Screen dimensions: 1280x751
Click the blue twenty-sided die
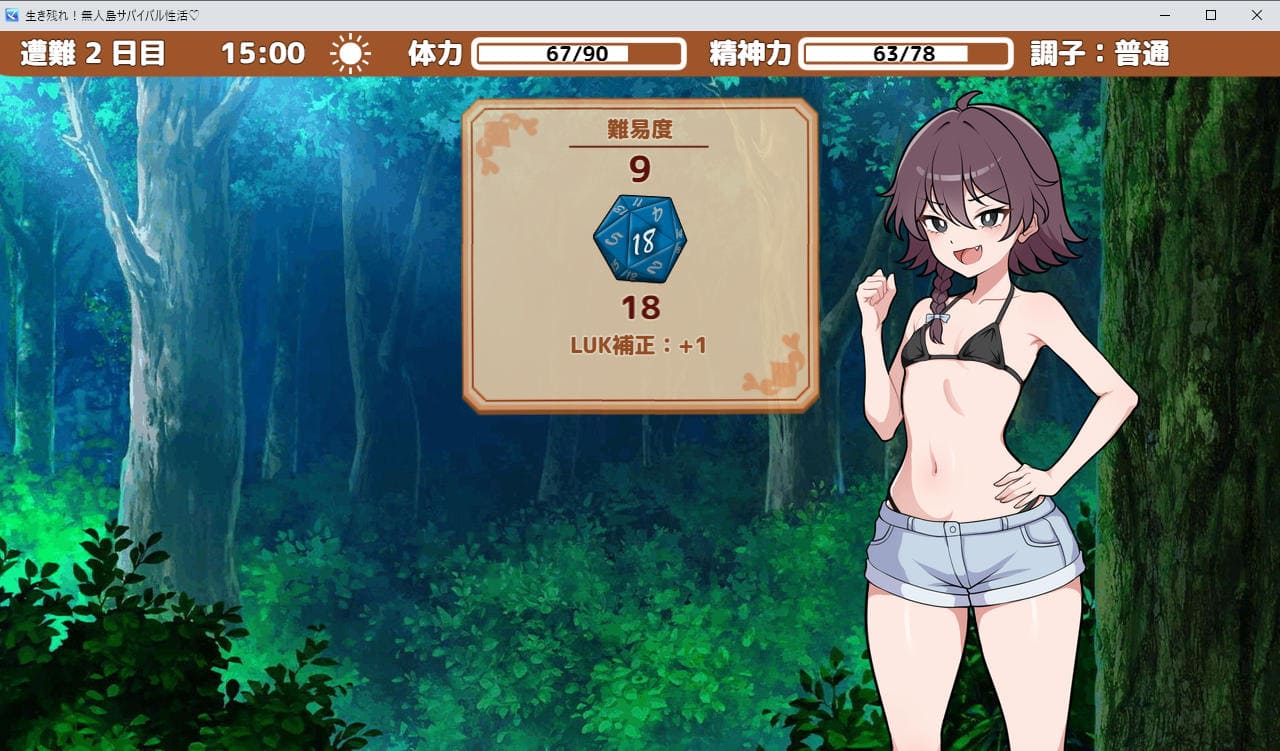pyautogui.click(x=640, y=239)
